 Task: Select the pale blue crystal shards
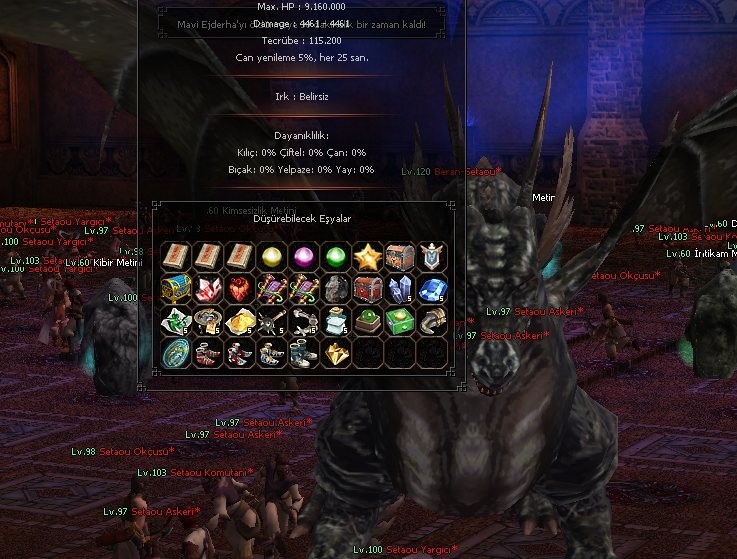(x=399, y=288)
